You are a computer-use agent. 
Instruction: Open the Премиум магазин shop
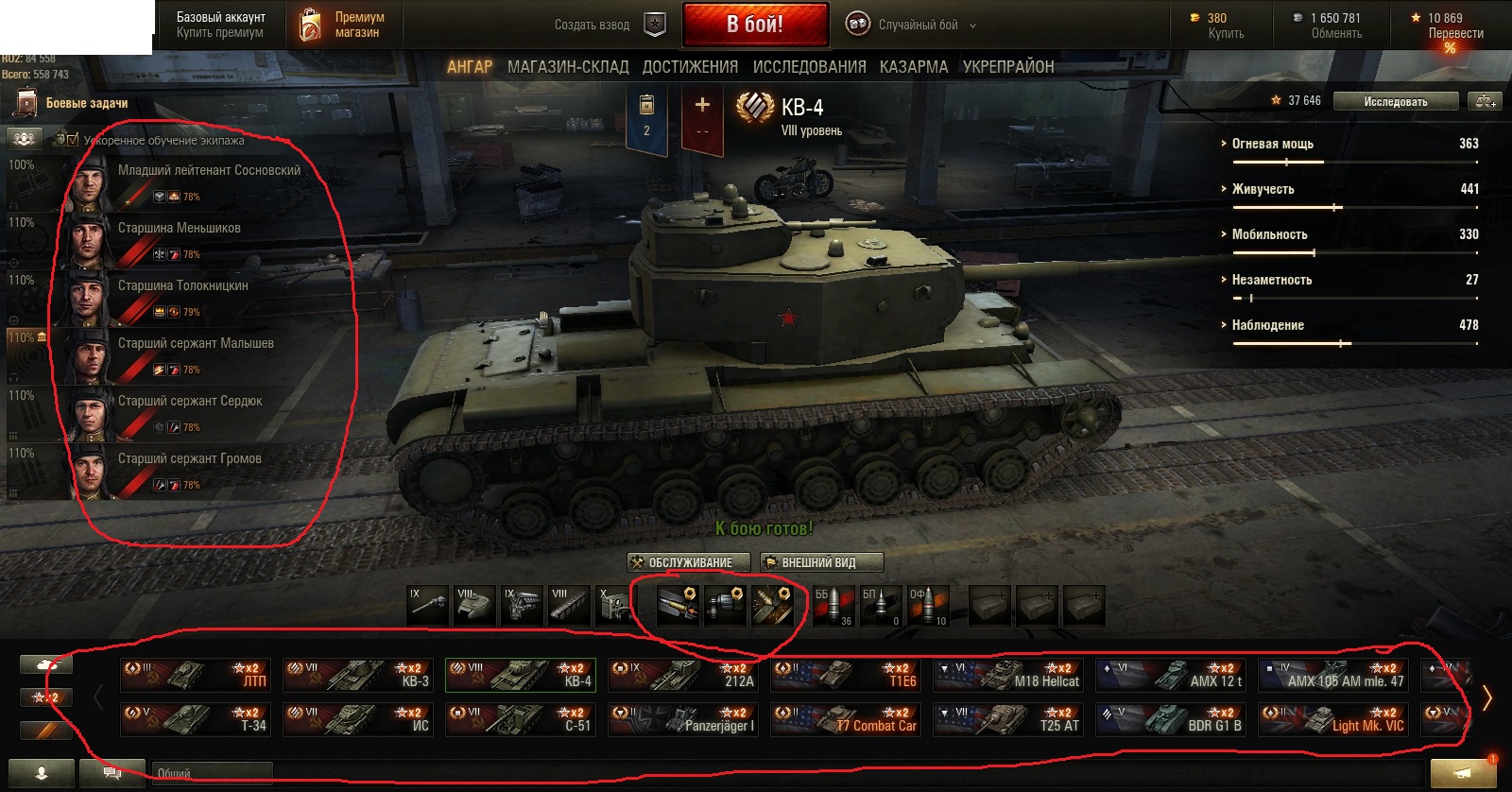(343, 25)
